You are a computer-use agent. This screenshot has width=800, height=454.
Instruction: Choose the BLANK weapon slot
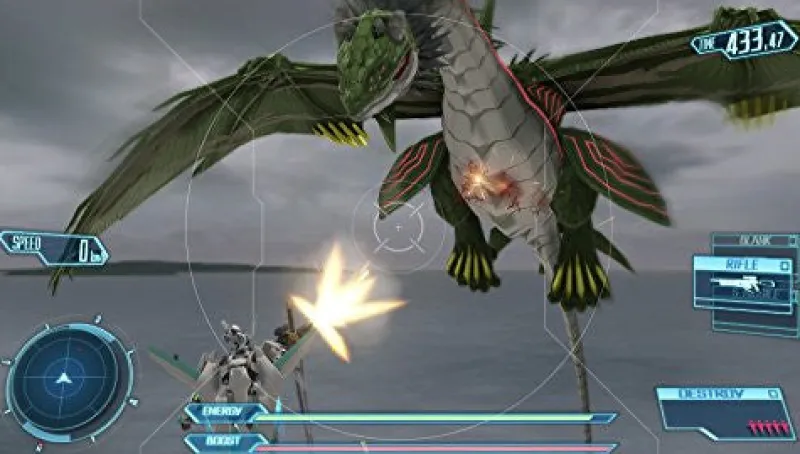pos(755,241)
